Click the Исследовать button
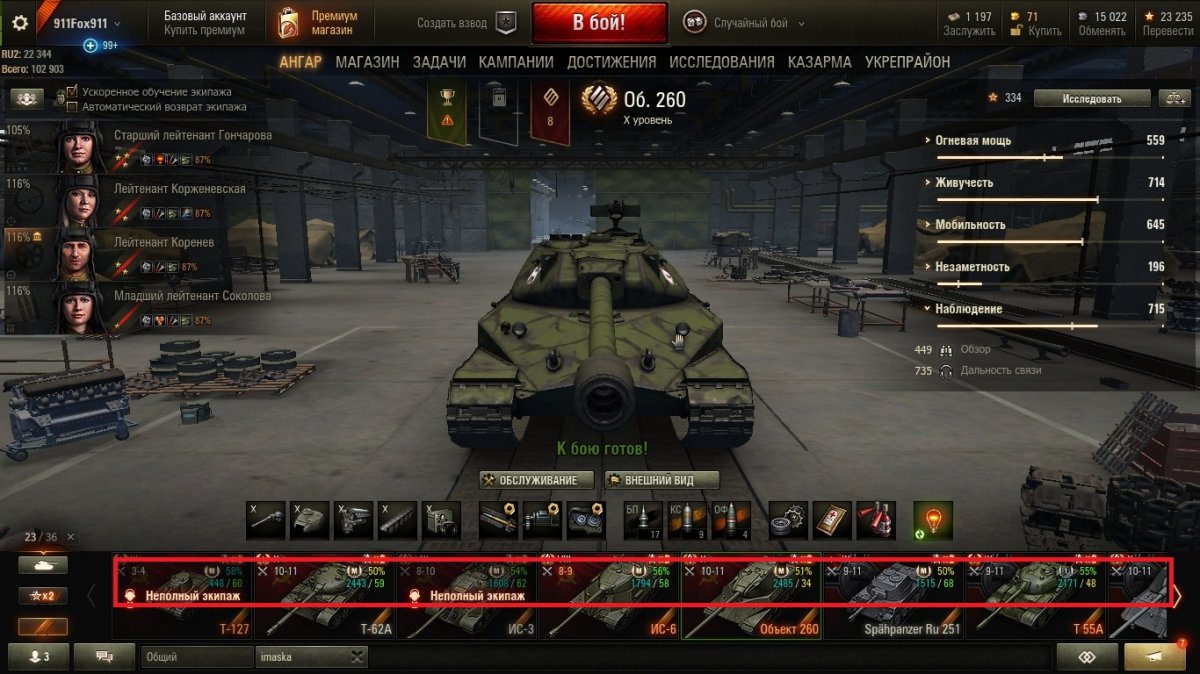 (x=1091, y=98)
